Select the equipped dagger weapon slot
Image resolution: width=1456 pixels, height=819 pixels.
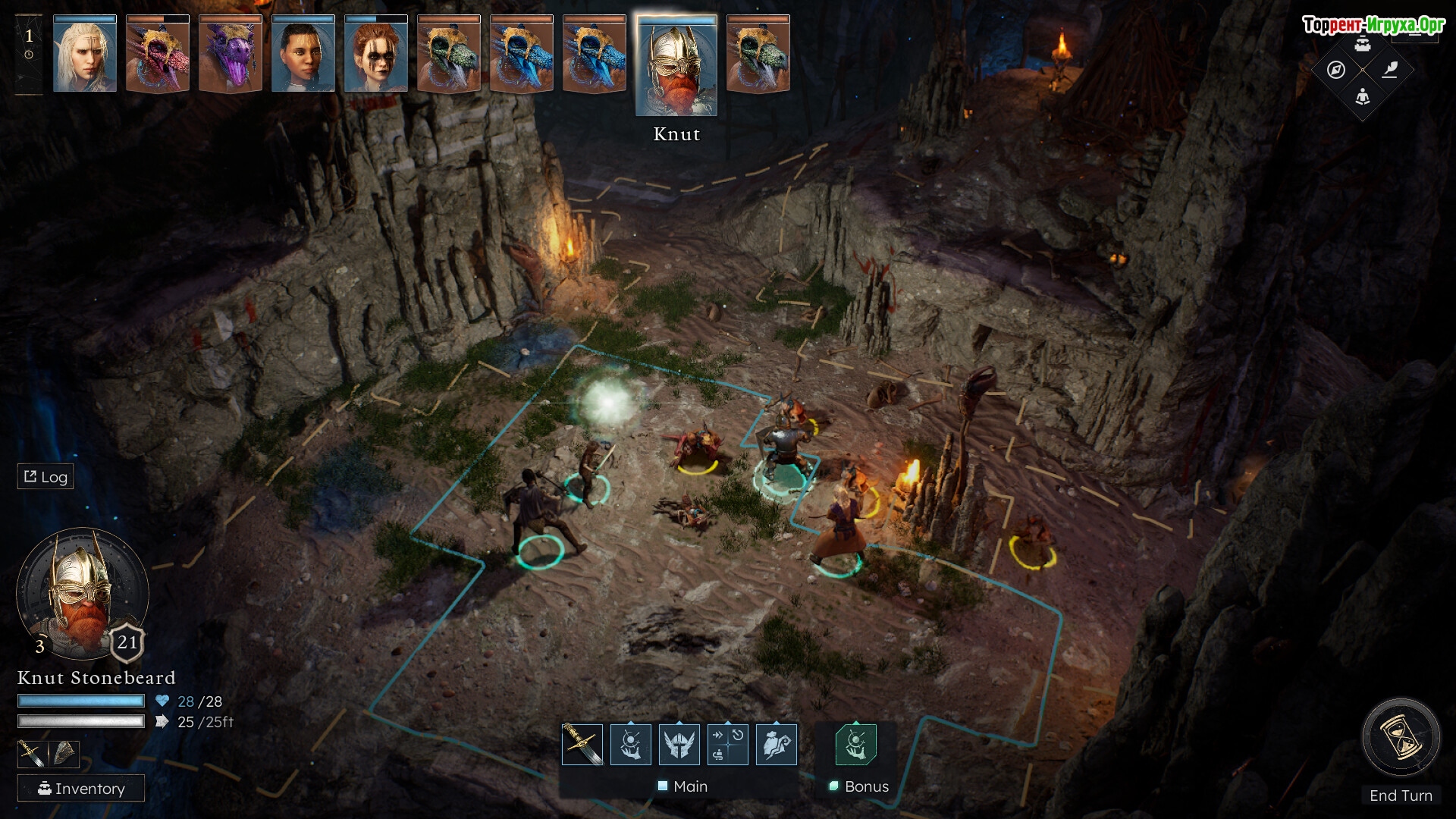32,754
